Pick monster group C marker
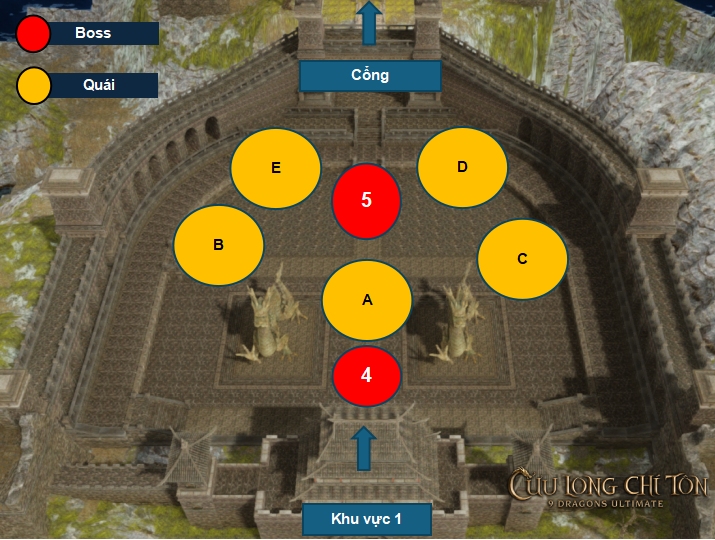Image resolution: width=715 pixels, height=540 pixels. point(522,259)
